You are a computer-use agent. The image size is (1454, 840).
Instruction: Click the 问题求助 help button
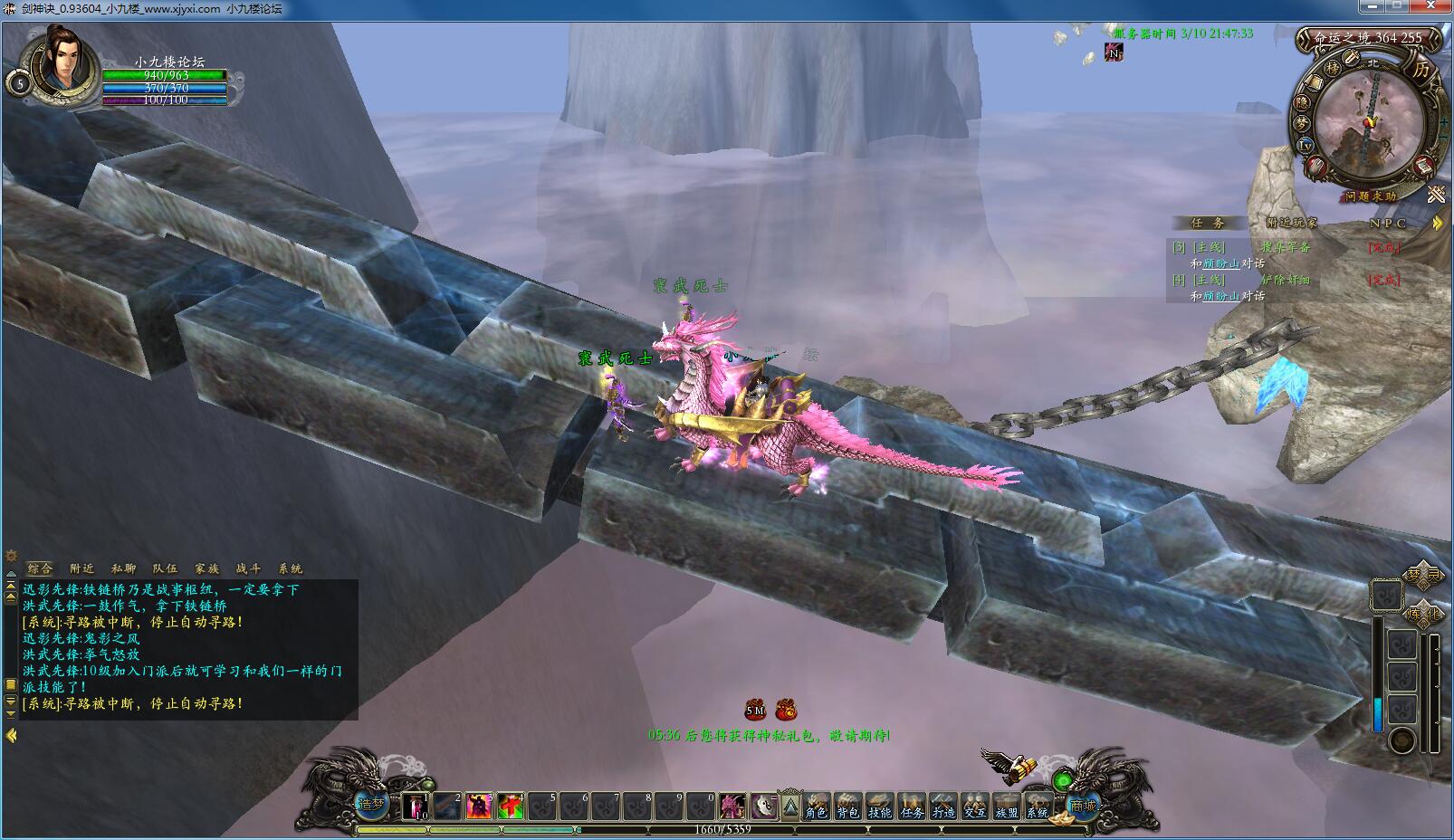(x=1370, y=196)
